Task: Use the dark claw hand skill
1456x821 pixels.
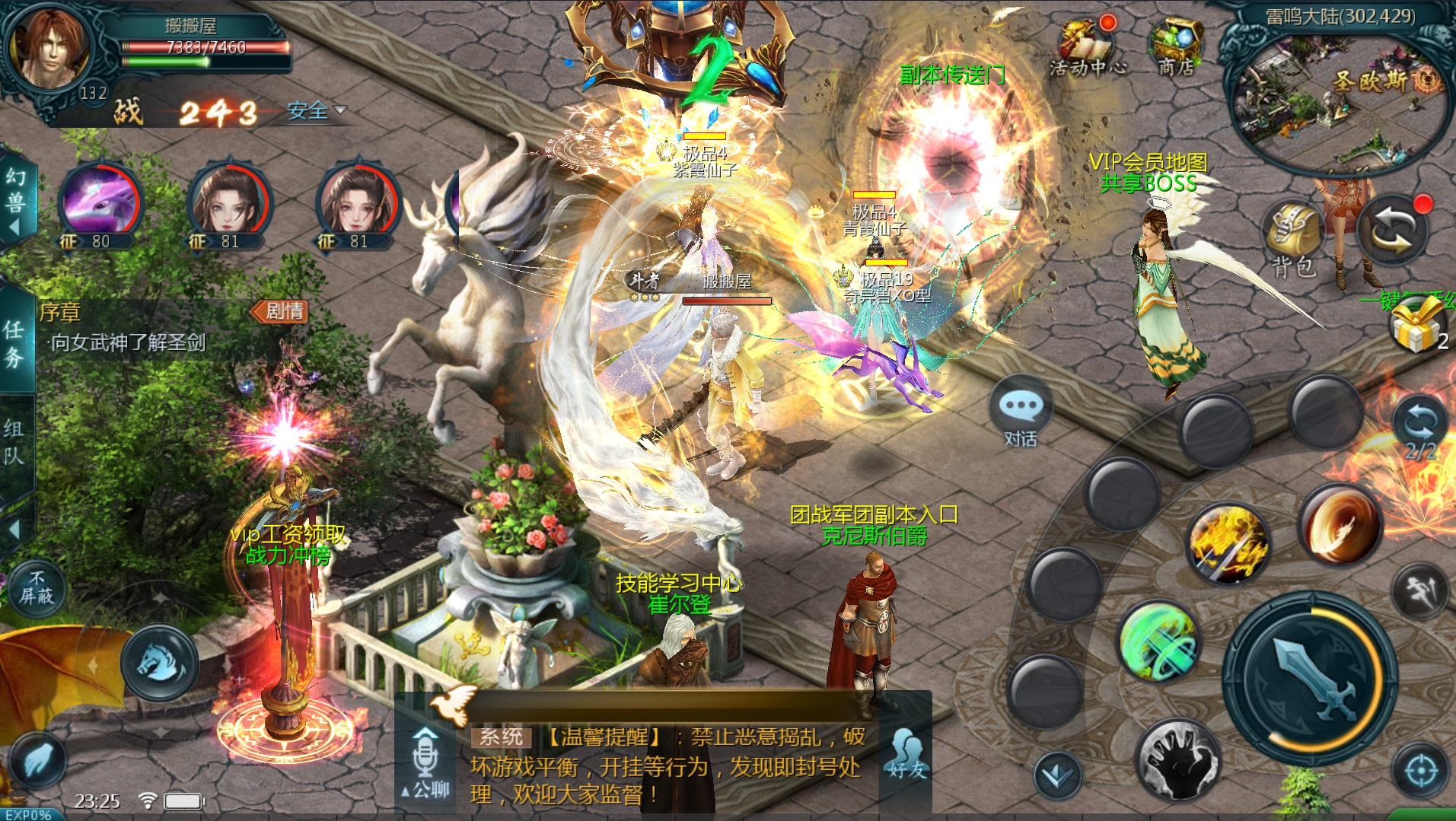Action: pos(1177,759)
